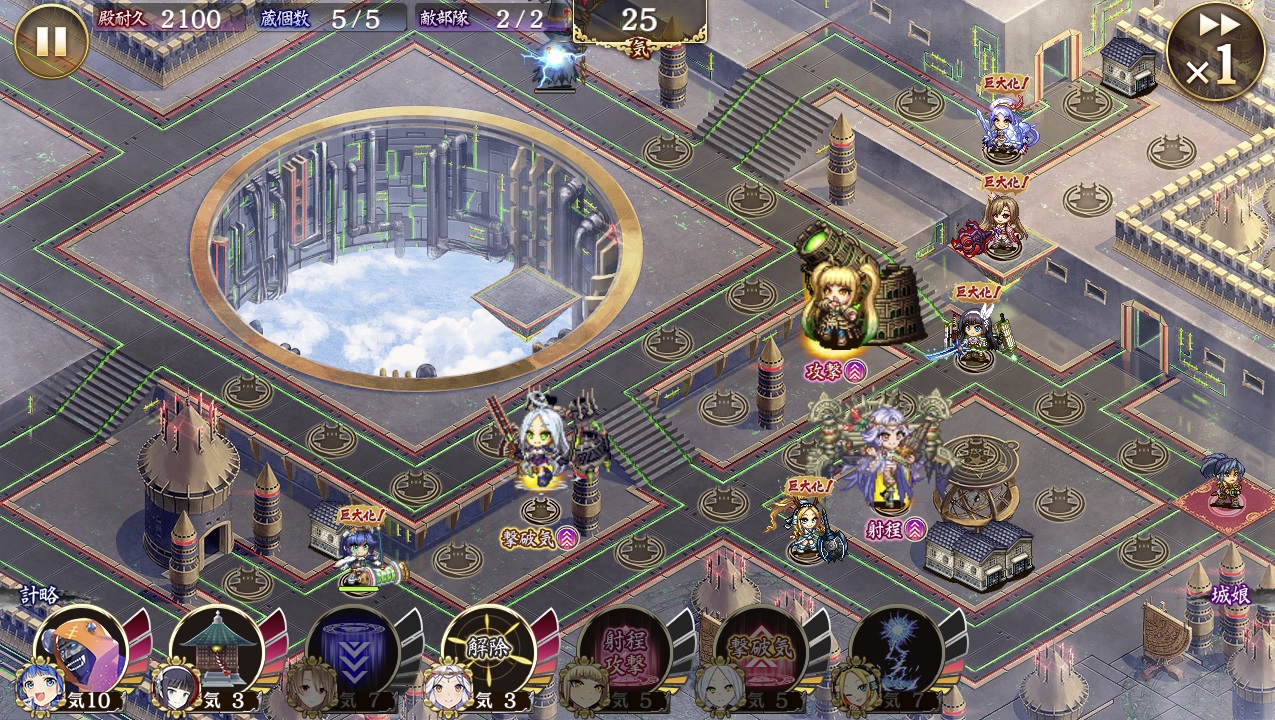Use the shrine pavilion stratagem costing 3
Image resolution: width=1275 pixels, height=720 pixels.
pyautogui.click(x=216, y=652)
